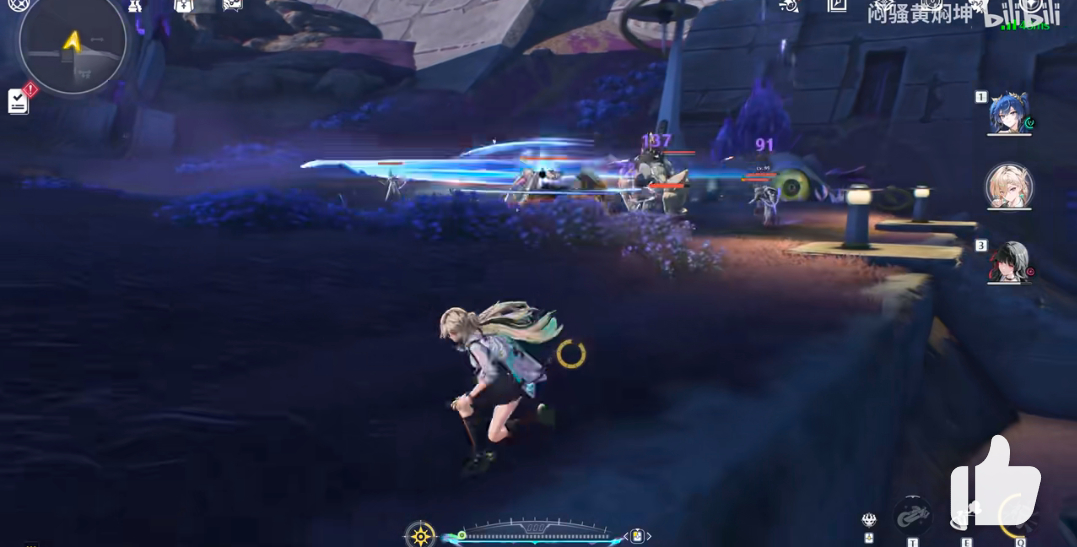The image size is (1077, 547).
Task: Switch to the blue-haired character in slot 1
Action: [x=1009, y=114]
